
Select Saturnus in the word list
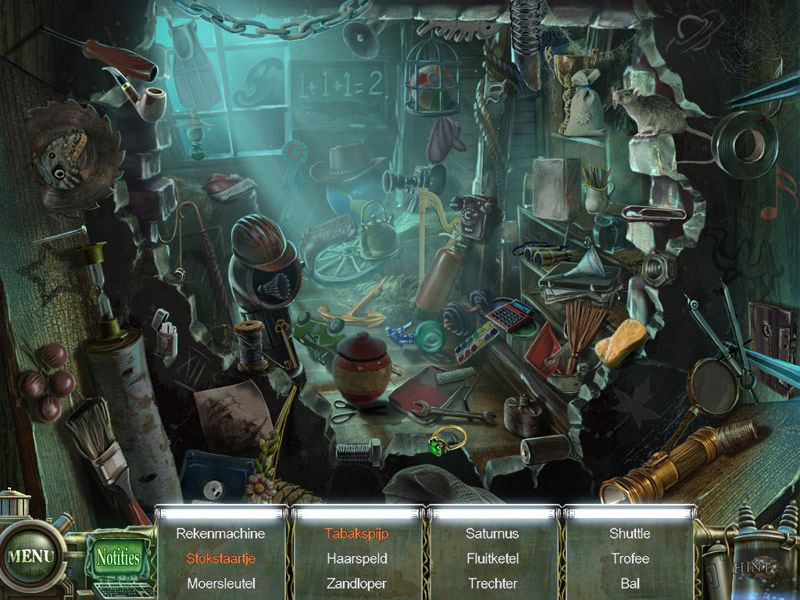point(492,534)
